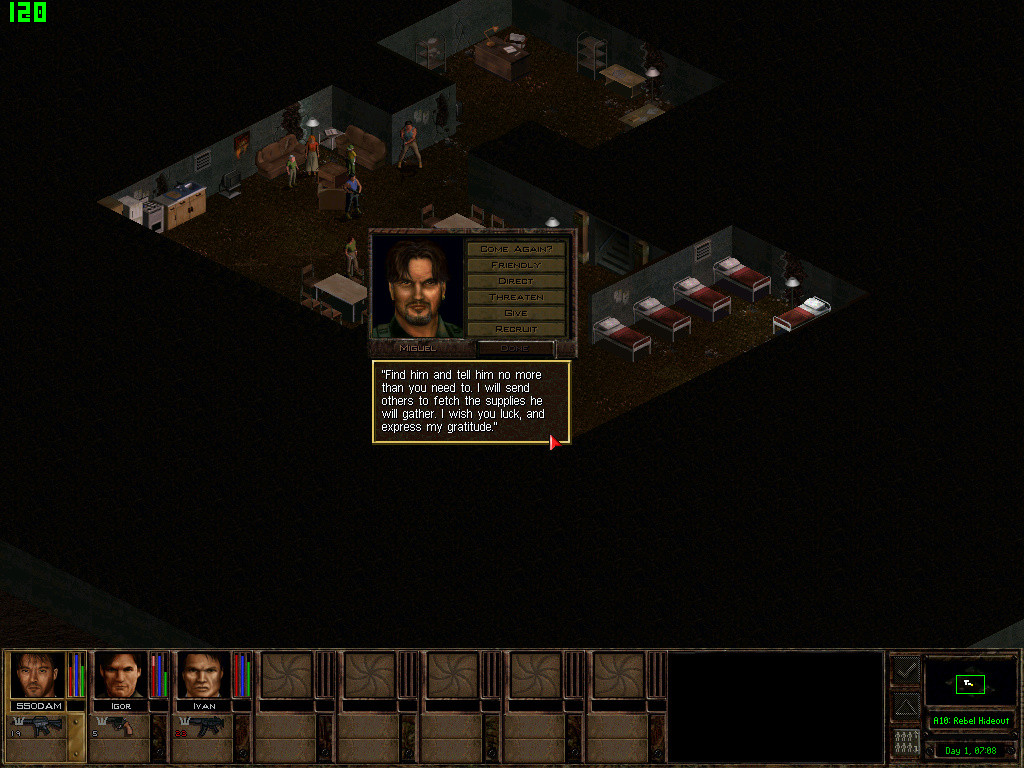Choose the "Come Again?" dialogue option
Image resolution: width=1024 pixels, height=768 pixels.
click(x=515, y=248)
